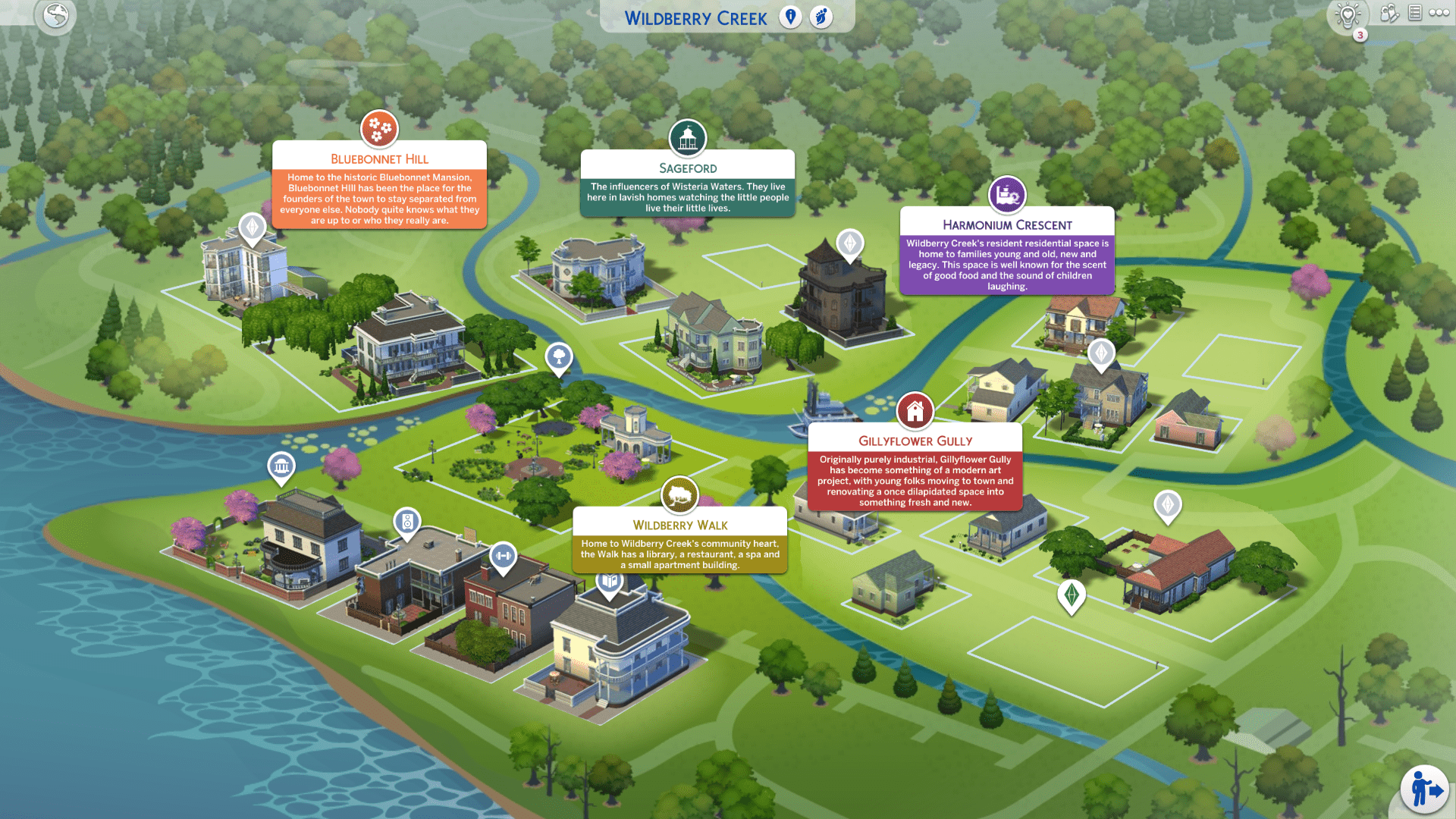Open the list panel icon
The image size is (1456, 819).
1414,13
